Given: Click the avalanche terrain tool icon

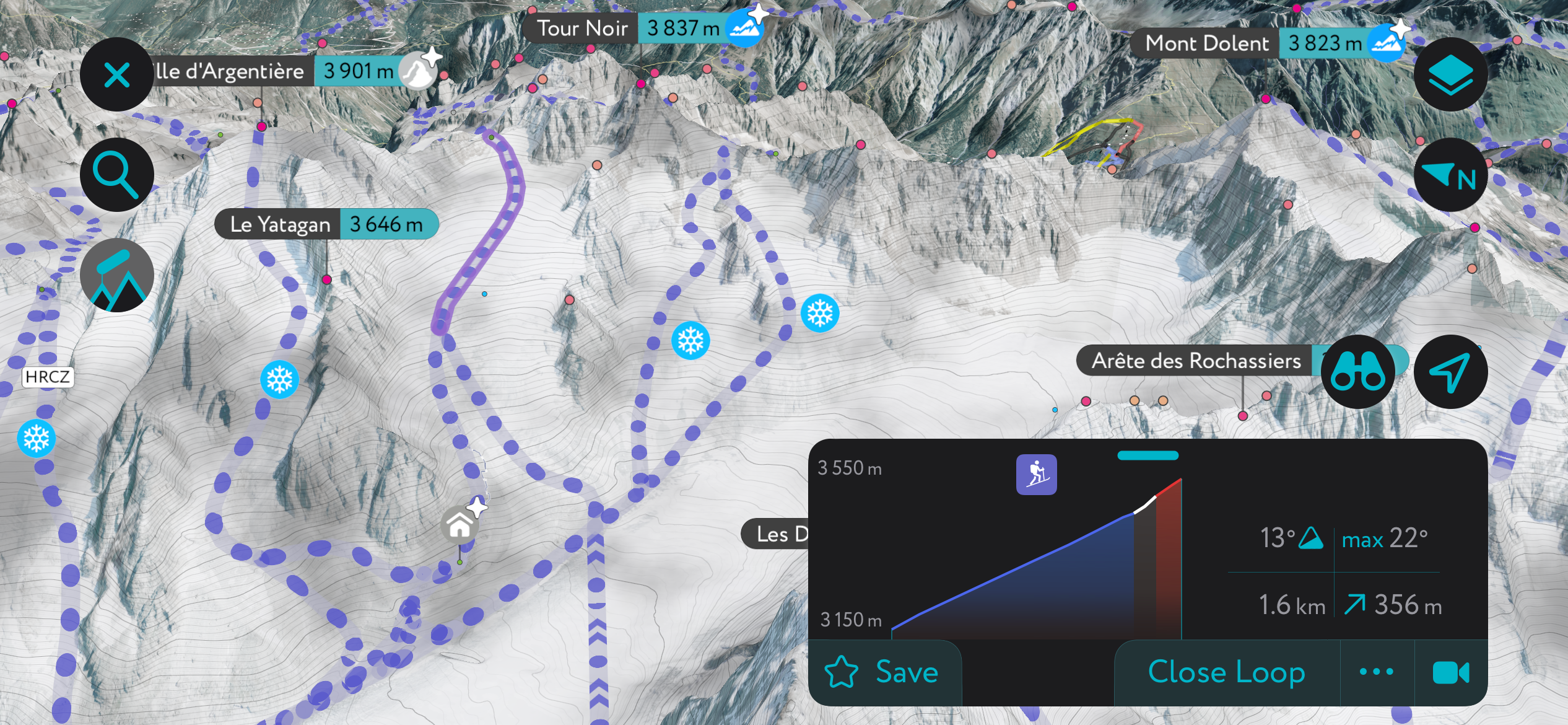Looking at the screenshot, I should tap(116, 275).
